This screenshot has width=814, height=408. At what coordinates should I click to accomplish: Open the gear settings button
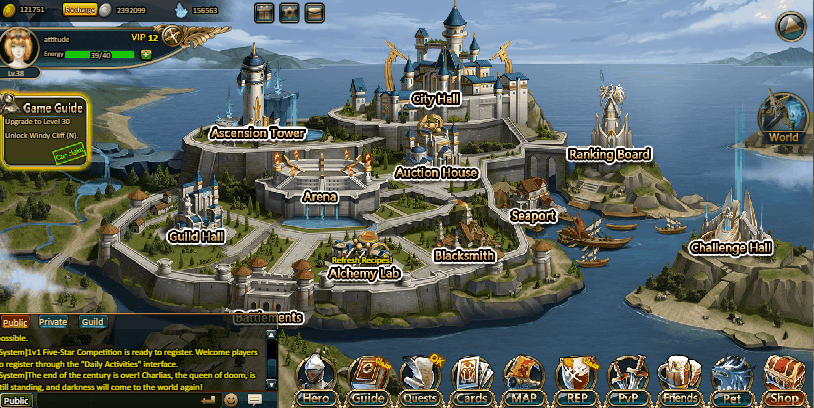[x=290, y=14]
